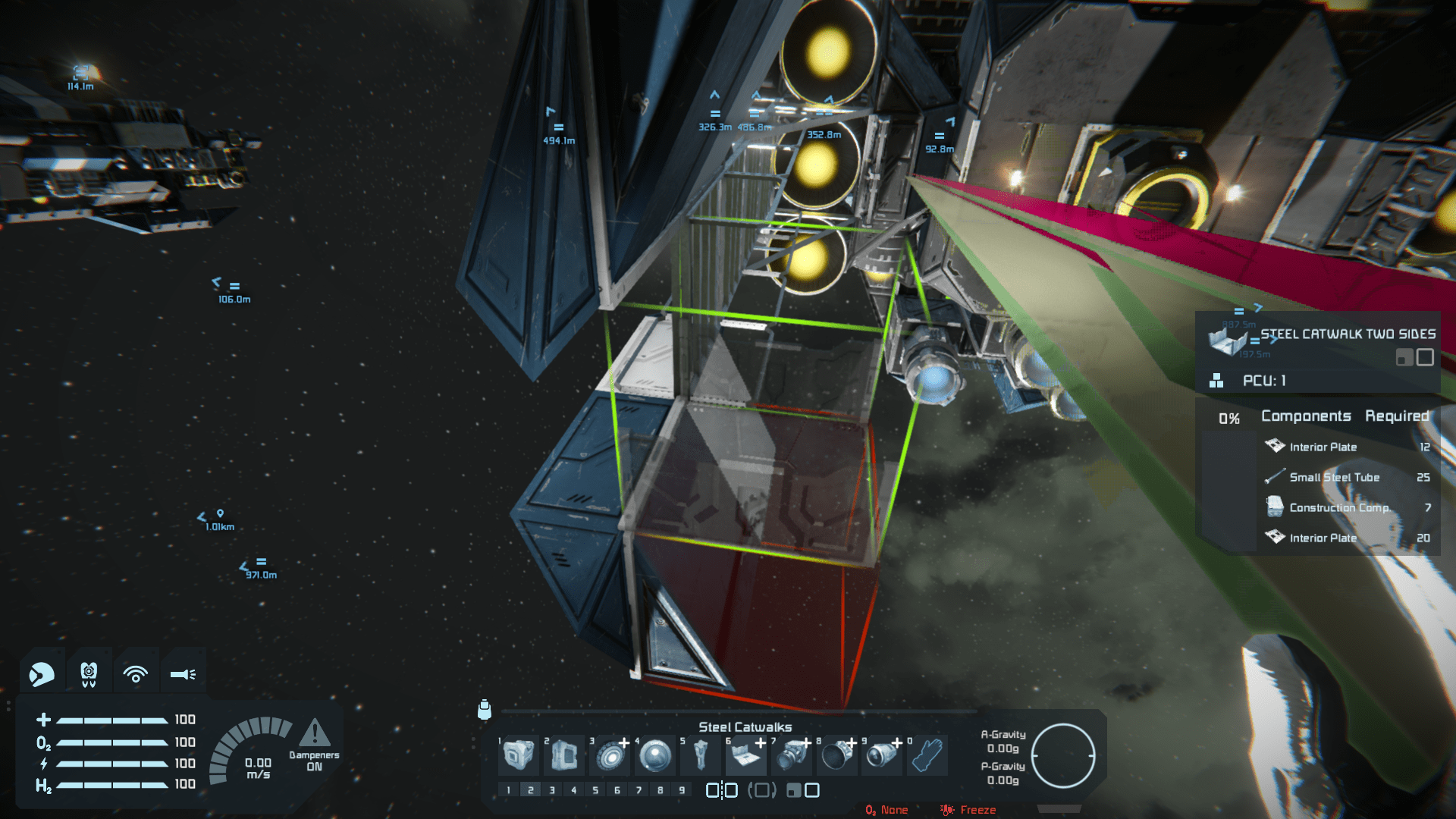This screenshot has width=1456, height=819.
Task: Switch to toolbar page 5
Action: pos(595,790)
